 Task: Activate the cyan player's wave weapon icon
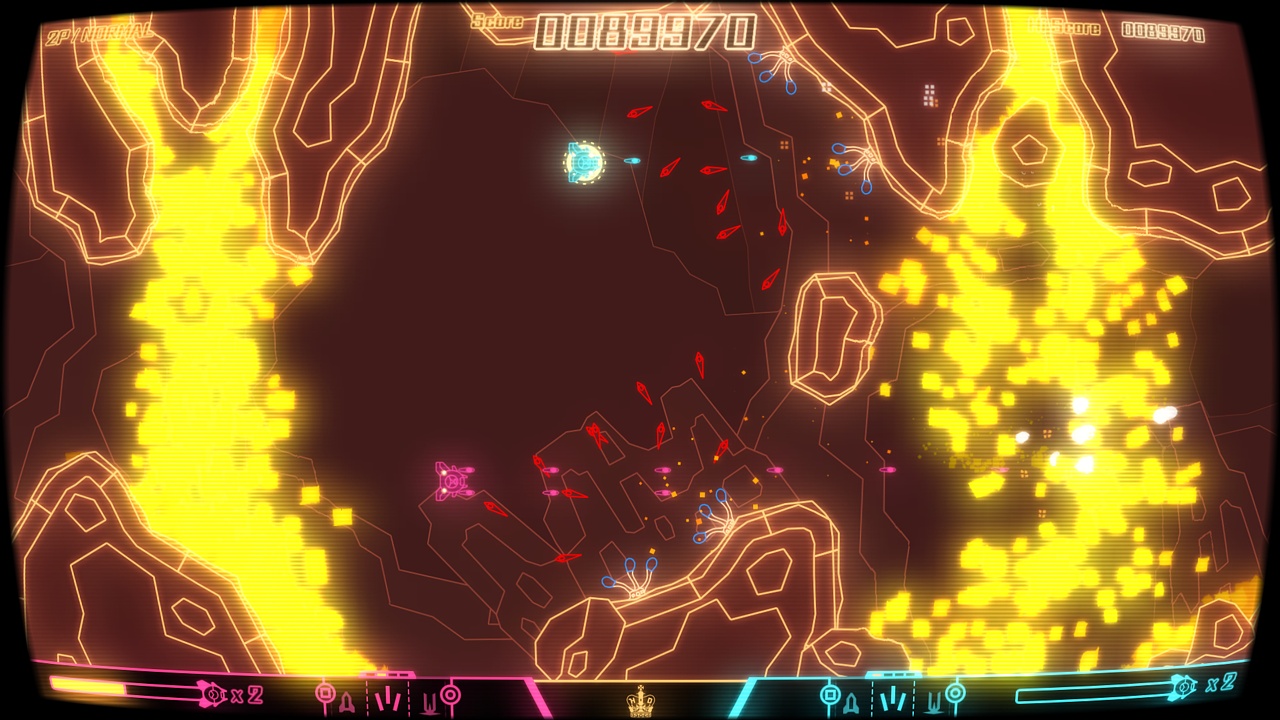click(935, 700)
